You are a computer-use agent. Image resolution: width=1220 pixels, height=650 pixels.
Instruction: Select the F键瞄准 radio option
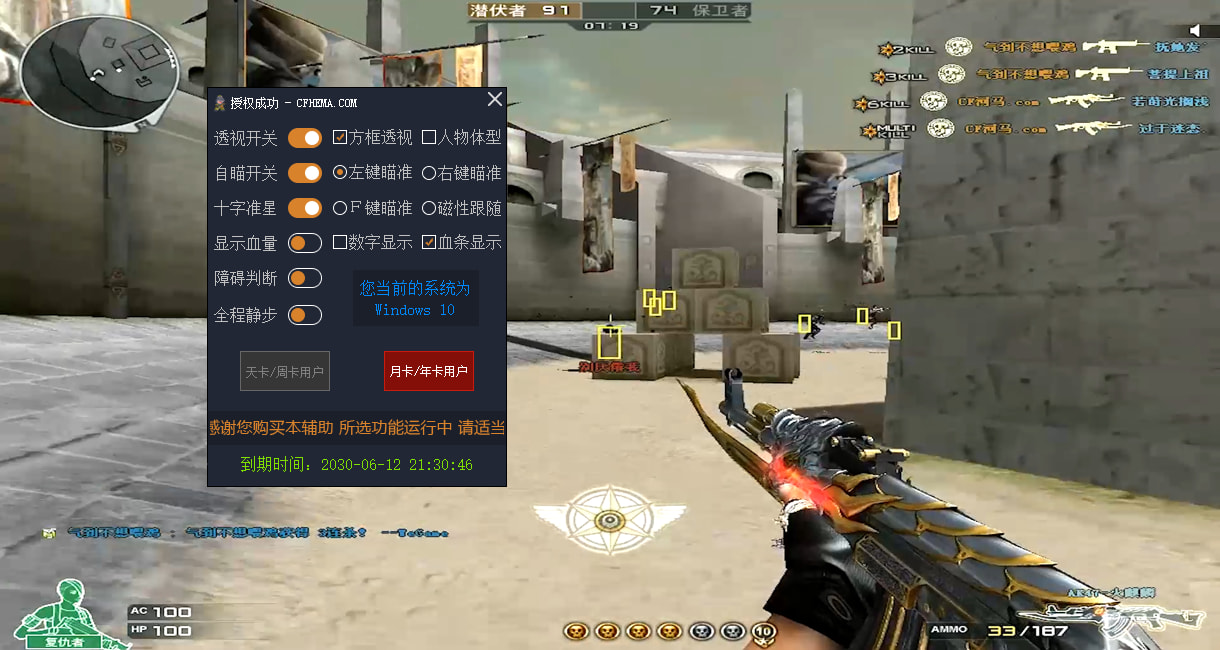tap(340, 208)
